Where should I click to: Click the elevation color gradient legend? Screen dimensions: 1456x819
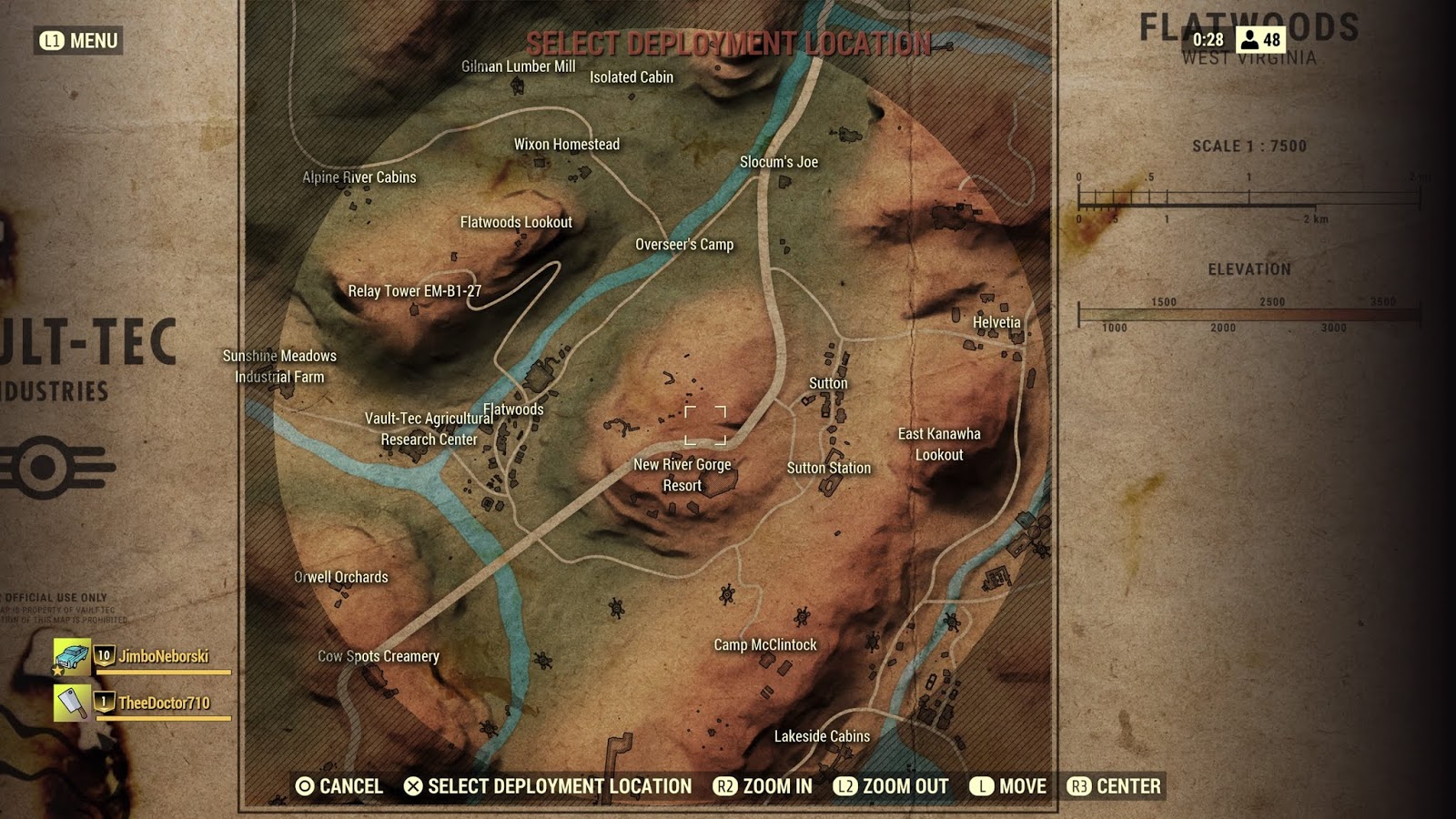pos(1247,313)
